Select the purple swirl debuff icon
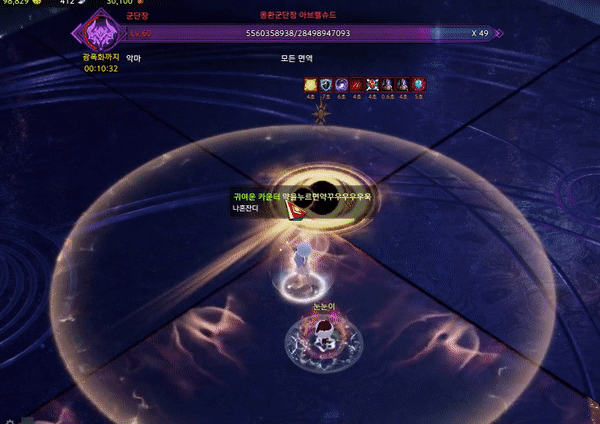This screenshot has width=600, height=424. point(341,87)
